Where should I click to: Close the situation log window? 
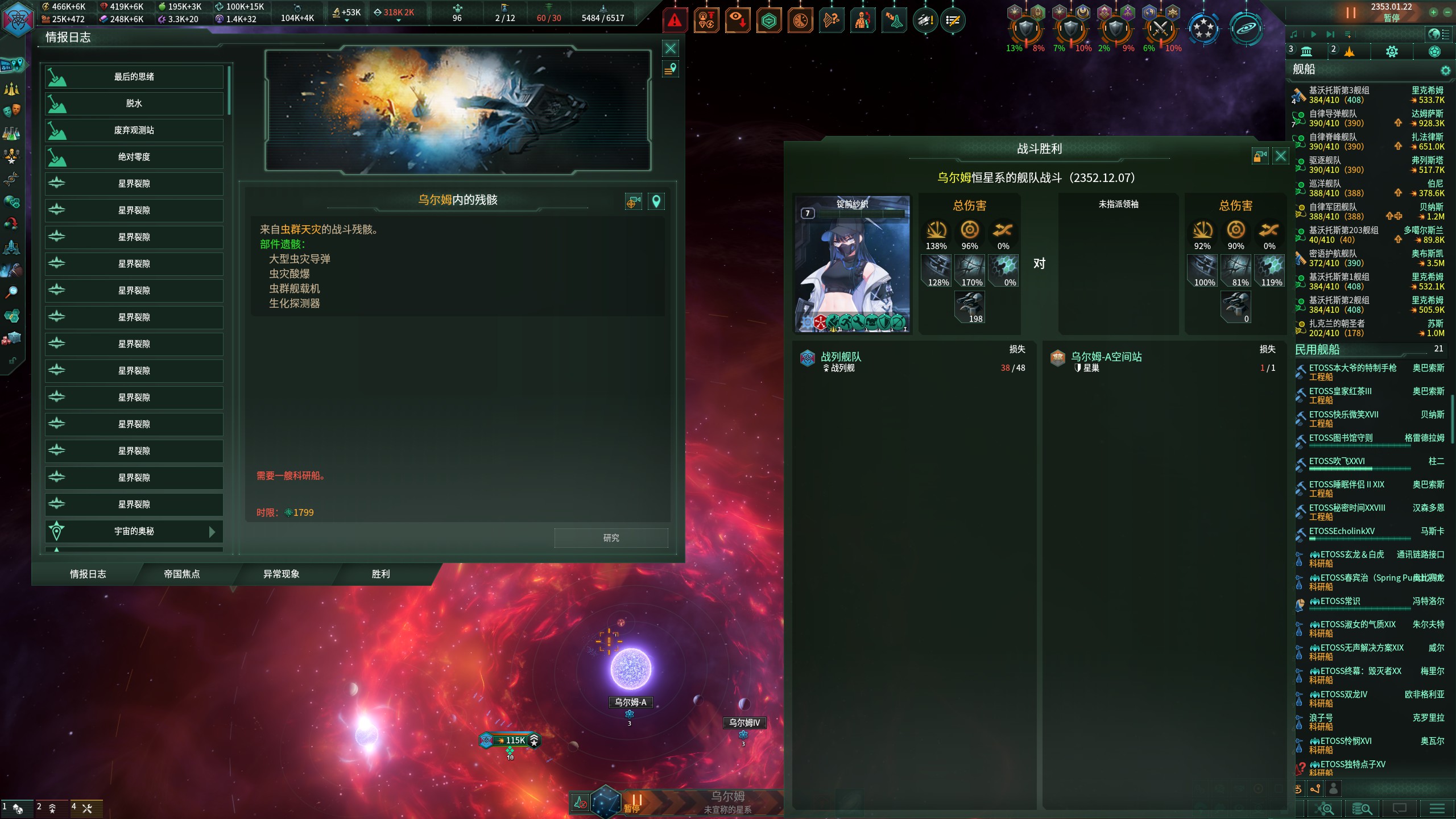point(671,48)
